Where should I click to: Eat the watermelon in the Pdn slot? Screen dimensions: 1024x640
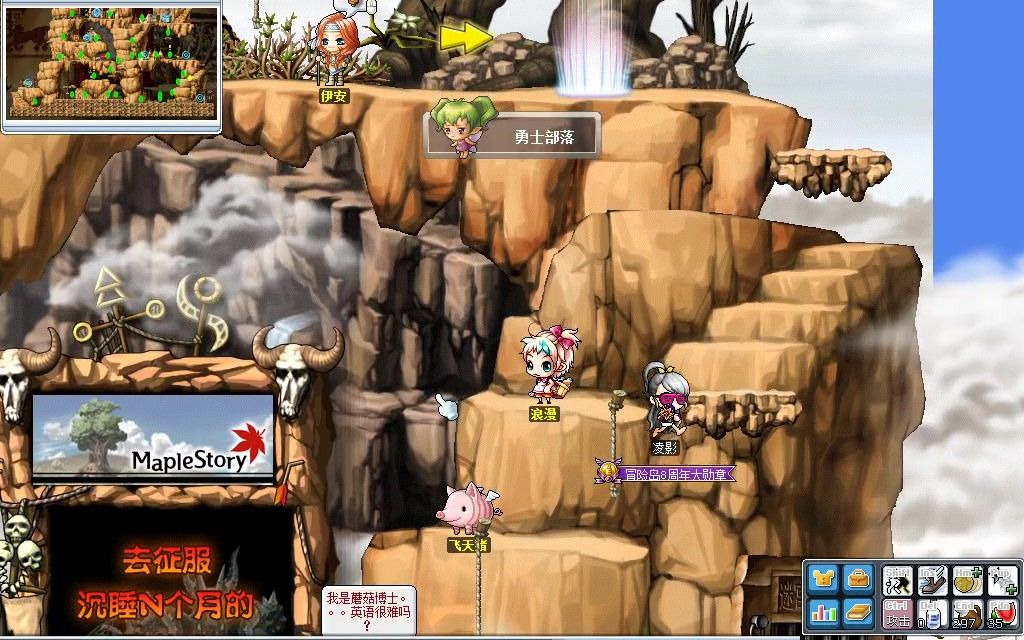1002,612
